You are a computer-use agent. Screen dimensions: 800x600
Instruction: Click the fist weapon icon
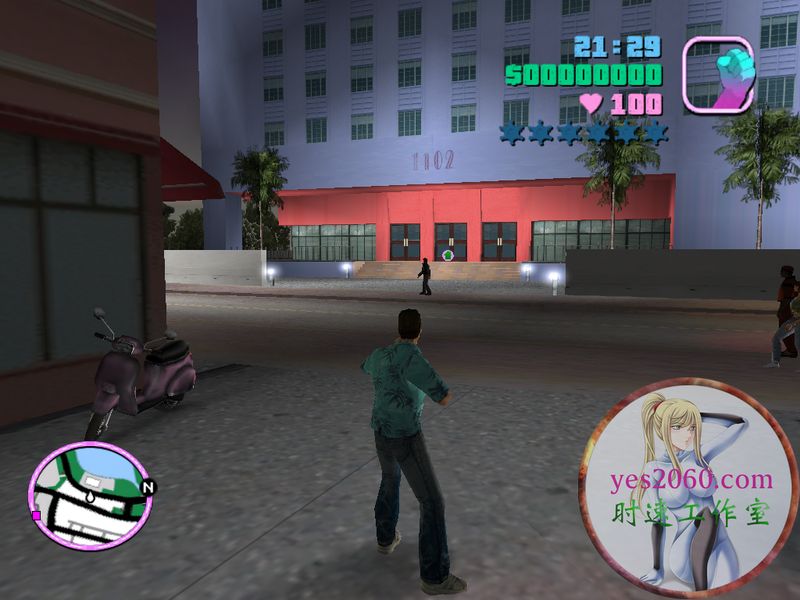click(718, 74)
